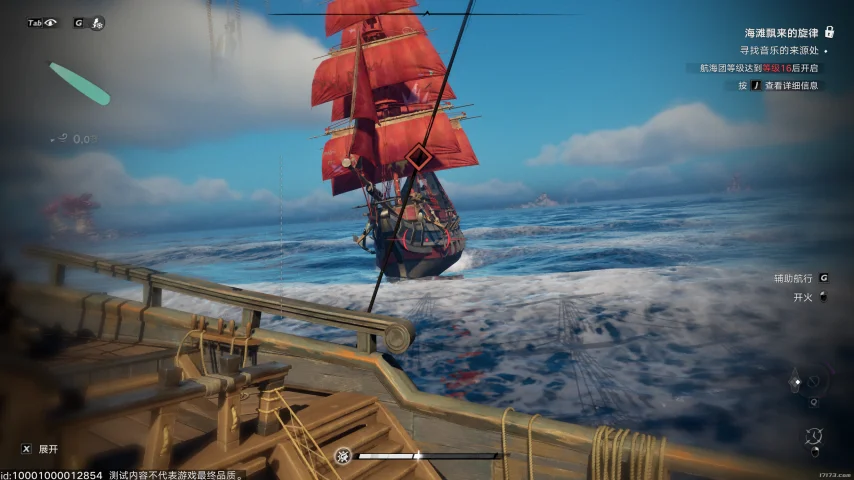Image resolution: width=854 pixels, height=480 pixels.
Task: Click the locked quest padlock icon
Action: [829, 32]
